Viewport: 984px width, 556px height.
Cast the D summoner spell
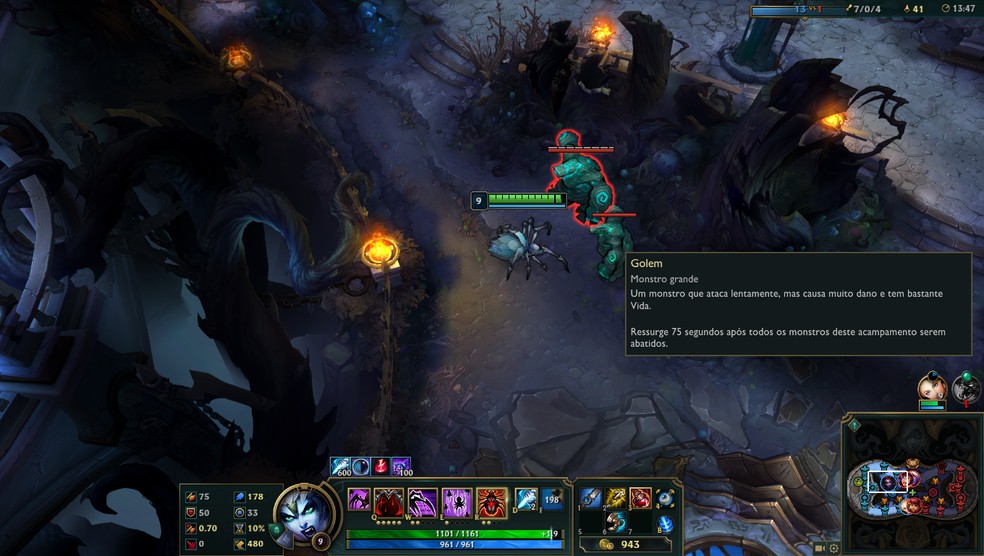(526, 498)
